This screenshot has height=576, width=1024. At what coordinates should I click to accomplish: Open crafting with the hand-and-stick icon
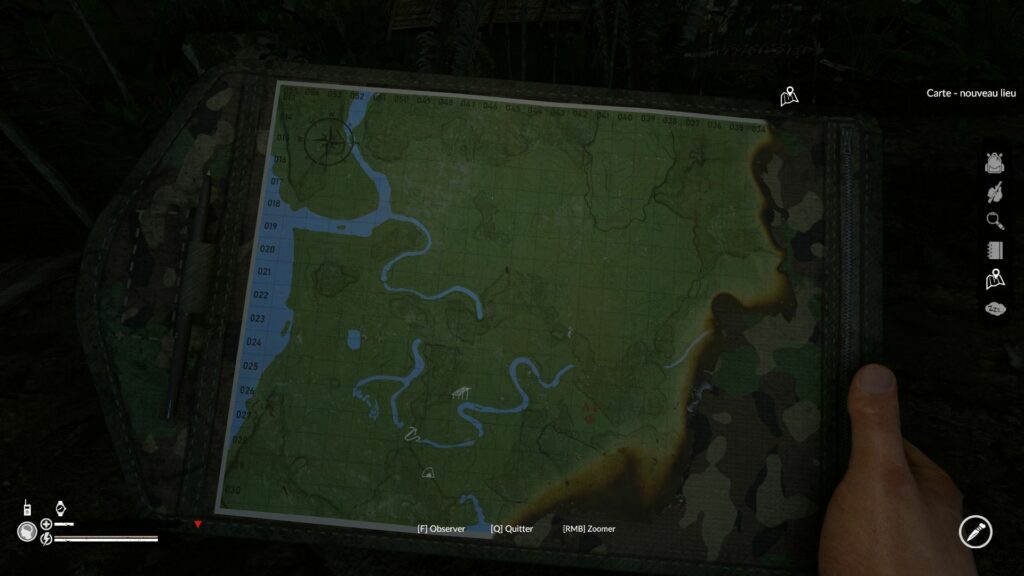tap(994, 191)
